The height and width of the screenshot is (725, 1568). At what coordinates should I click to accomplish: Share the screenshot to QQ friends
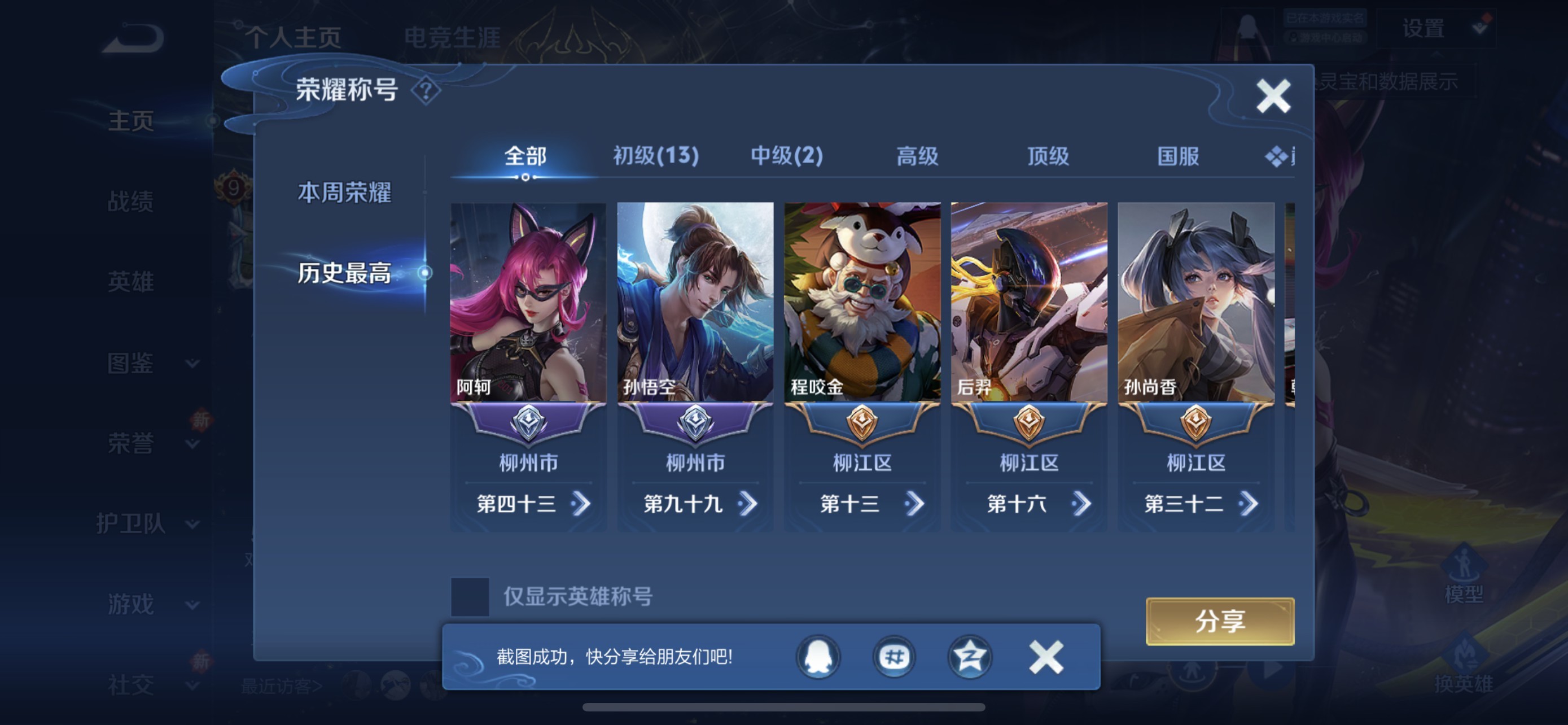[x=818, y=656]
